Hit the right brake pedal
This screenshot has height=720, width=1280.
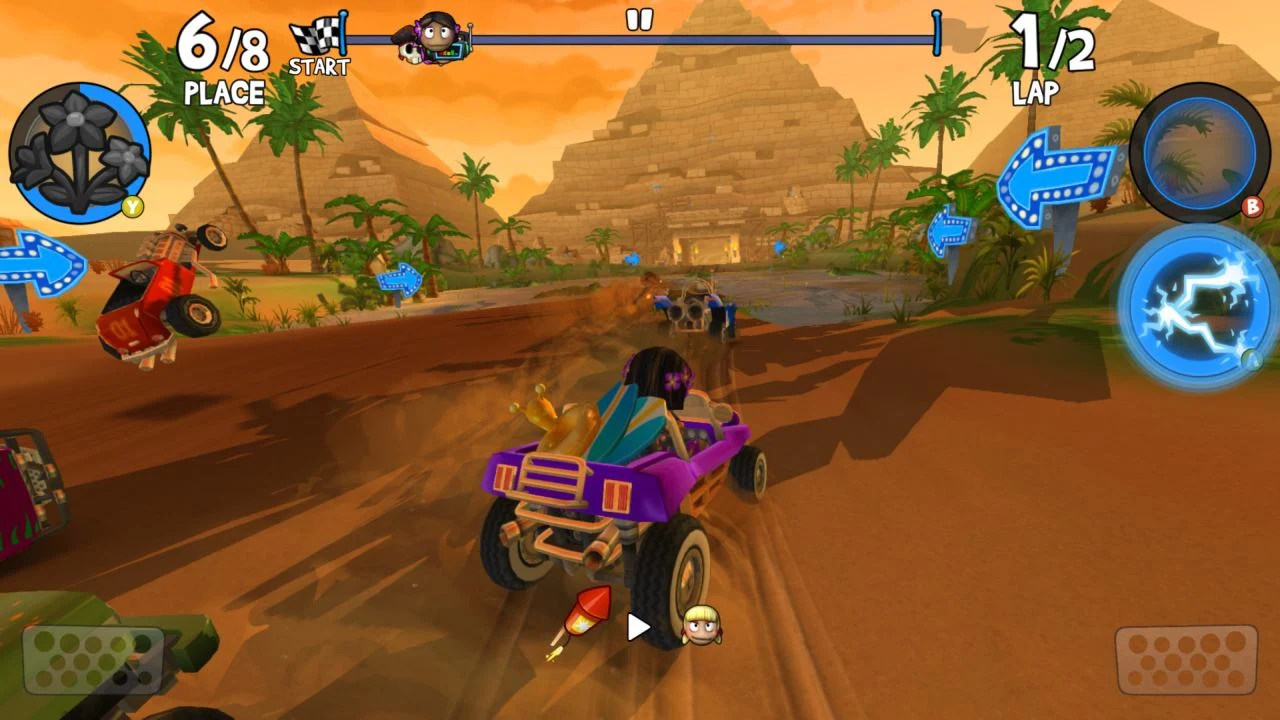point(1186,660)
